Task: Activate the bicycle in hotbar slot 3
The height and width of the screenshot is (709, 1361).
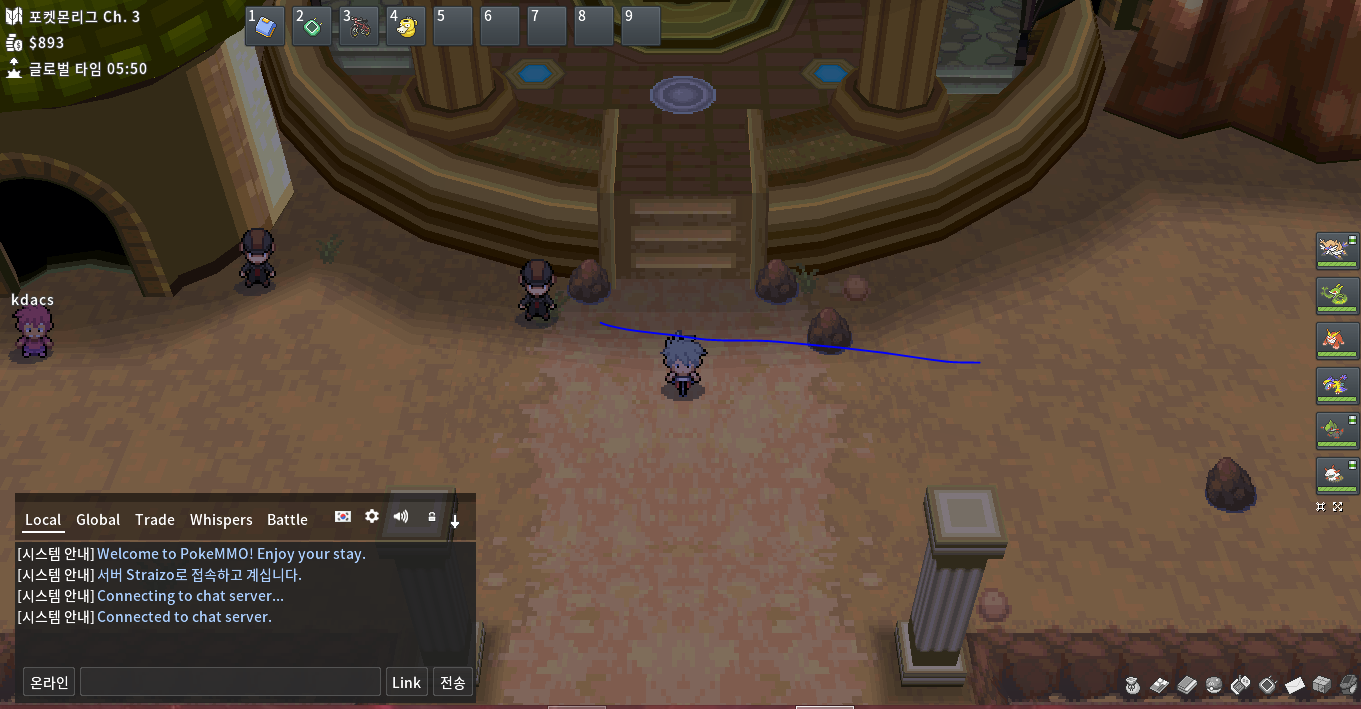Action: tap(360, 26)
